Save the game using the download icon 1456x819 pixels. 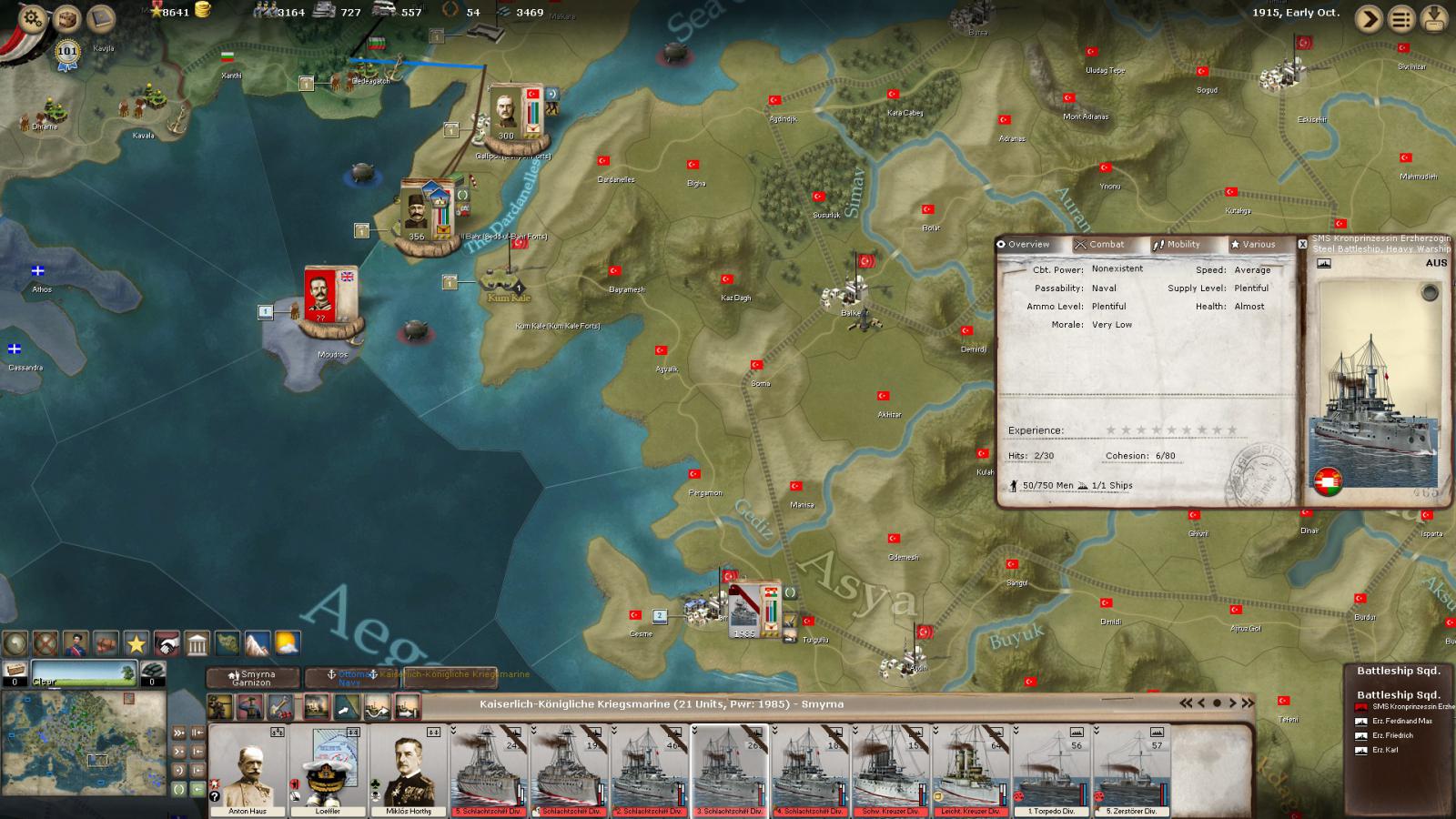[1435, 19]
